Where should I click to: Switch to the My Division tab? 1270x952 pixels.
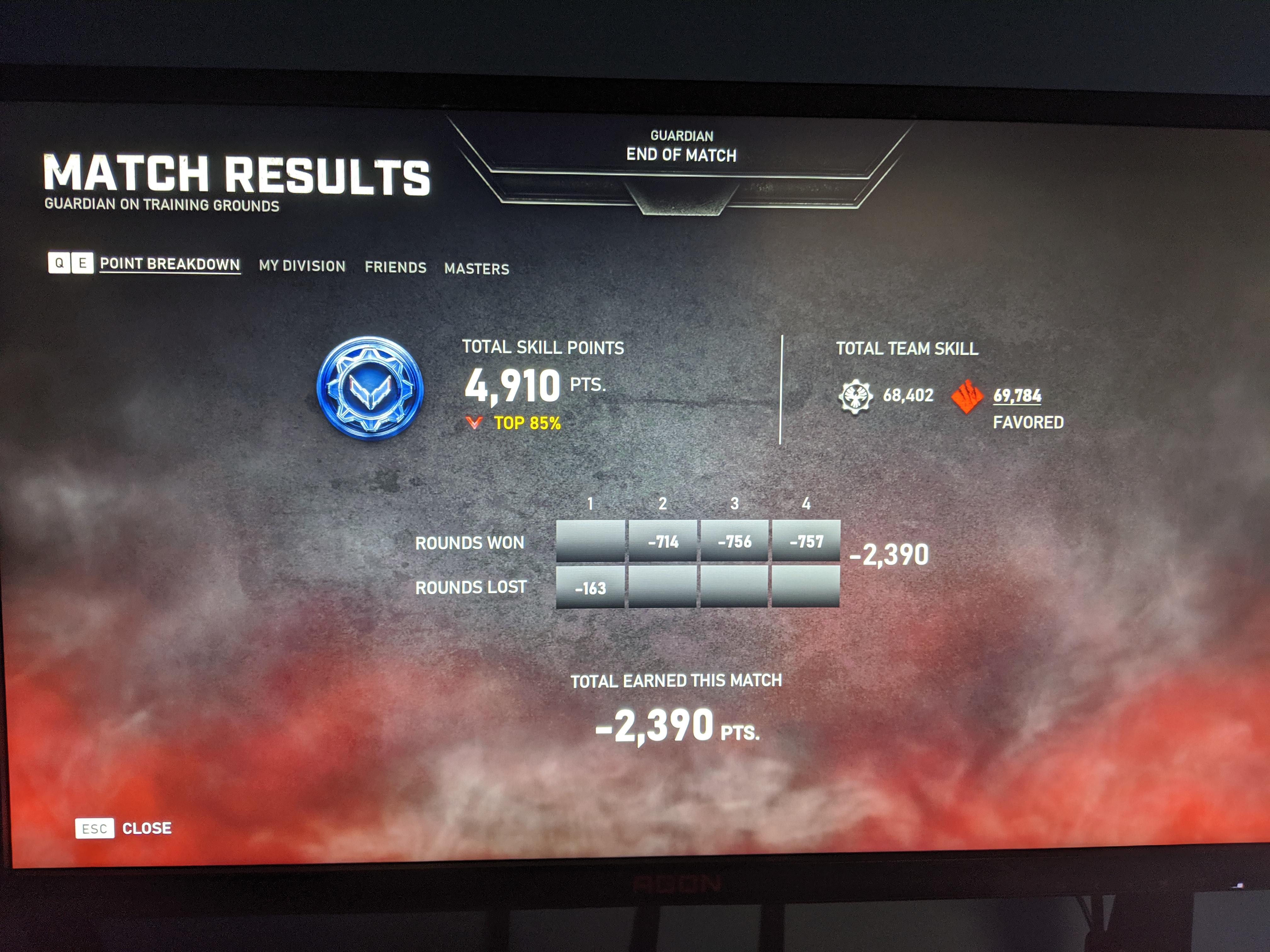click(x=302, y=266)
